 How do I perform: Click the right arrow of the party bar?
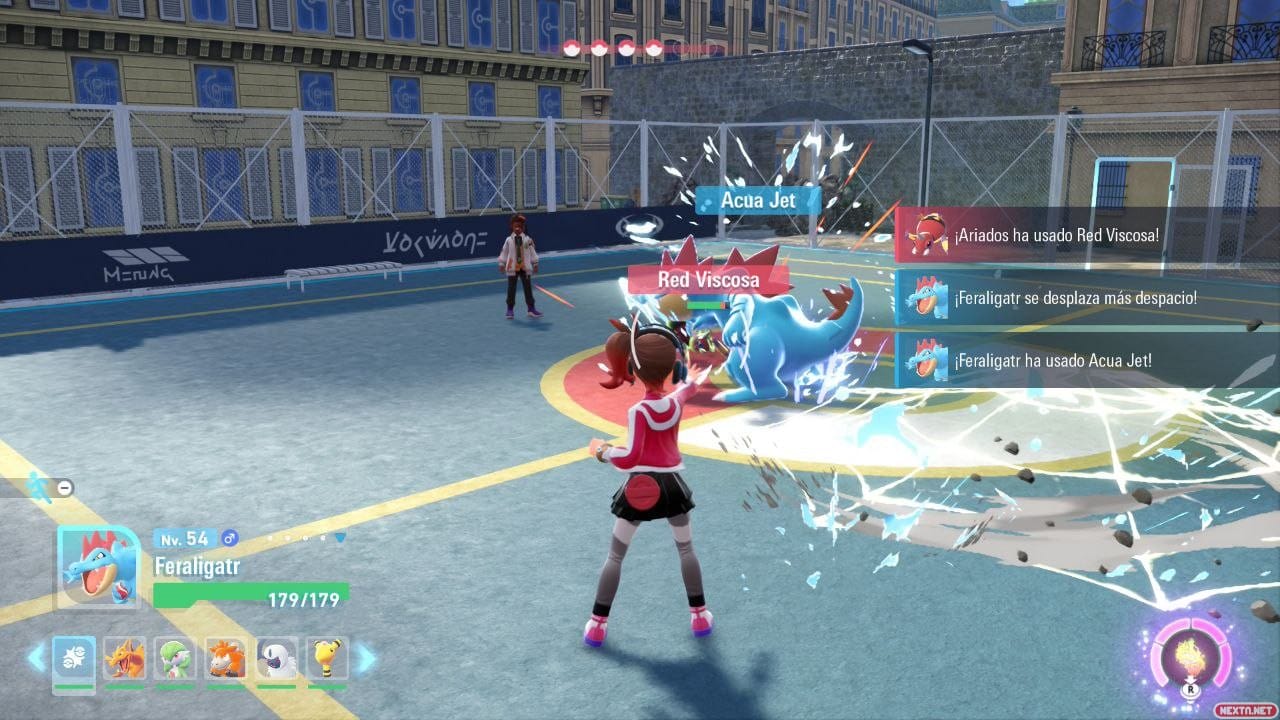click(366, 658)
